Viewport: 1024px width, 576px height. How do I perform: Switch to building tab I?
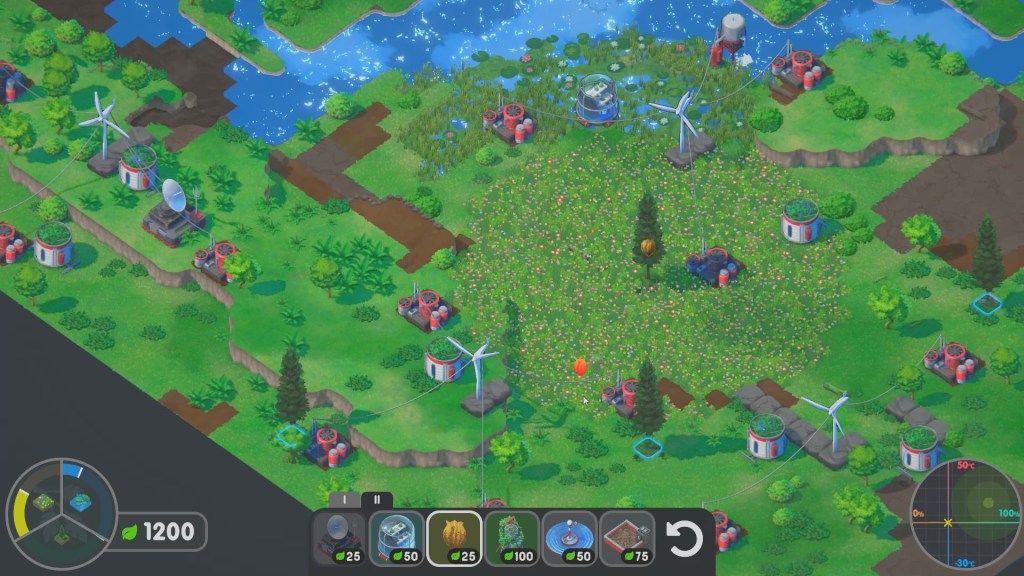click(x=344, y=499)
